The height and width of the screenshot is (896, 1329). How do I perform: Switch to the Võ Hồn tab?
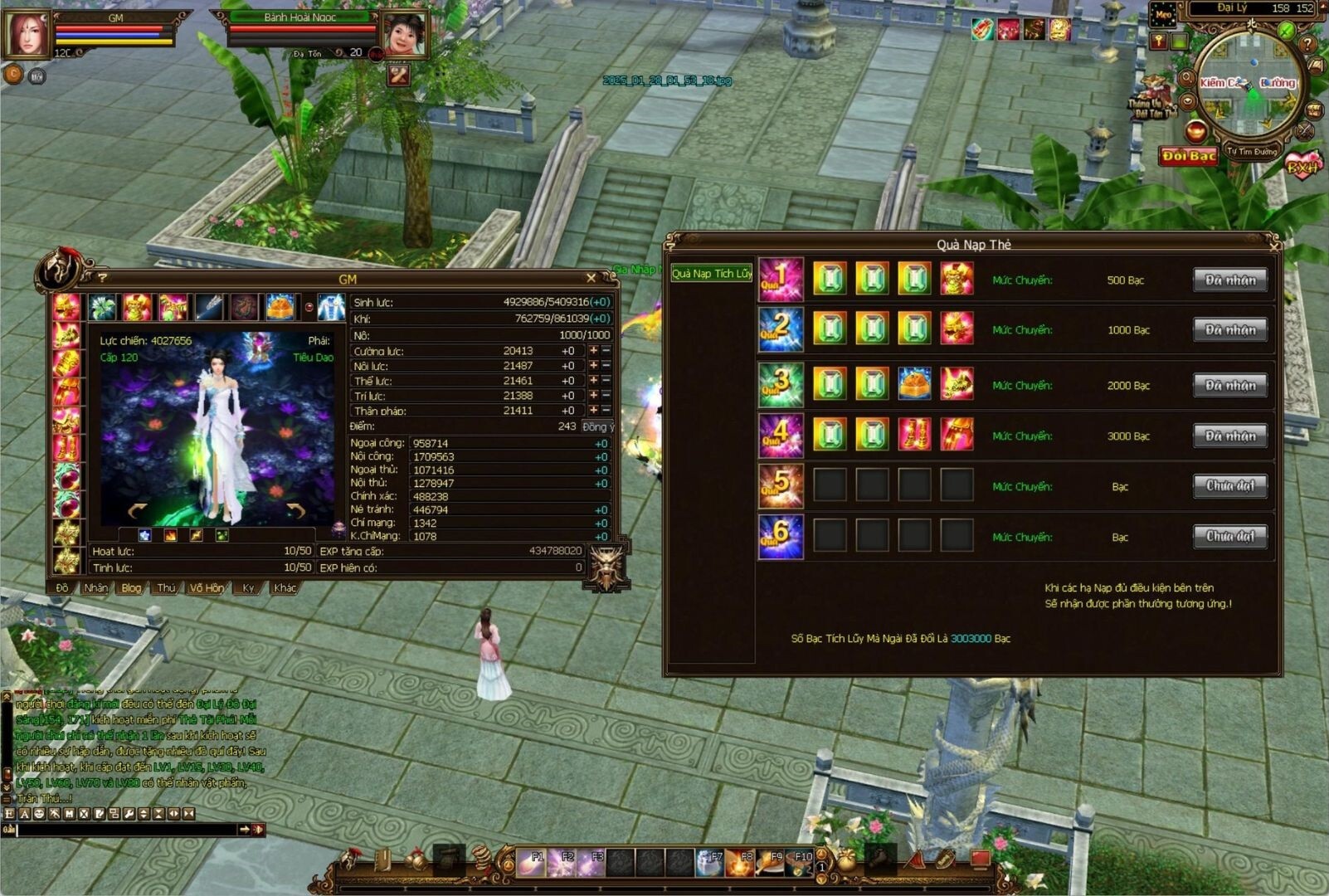coord(207,588)
